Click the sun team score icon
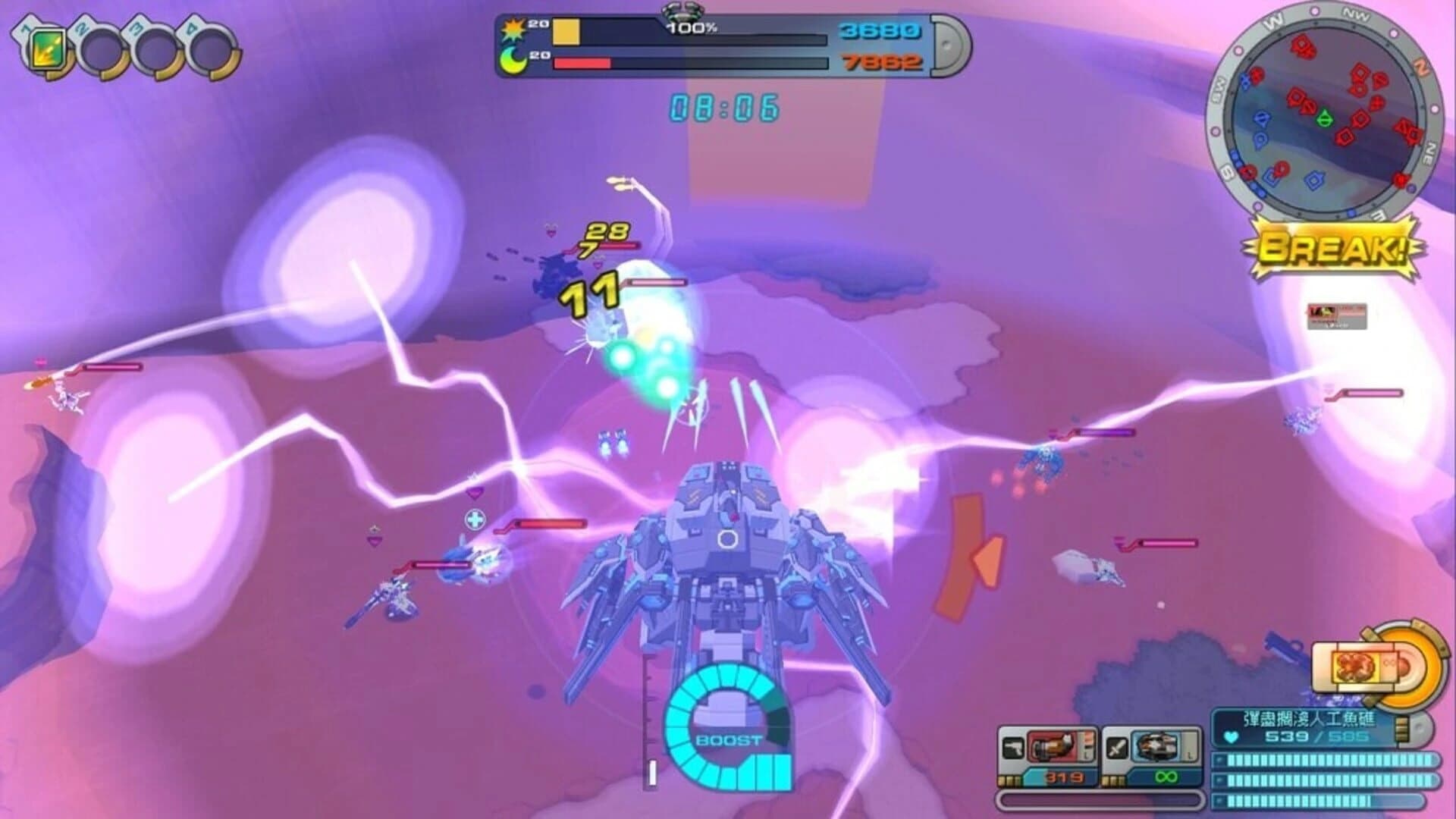This screenshot has height=819, width=1456. tap(514, 27)
